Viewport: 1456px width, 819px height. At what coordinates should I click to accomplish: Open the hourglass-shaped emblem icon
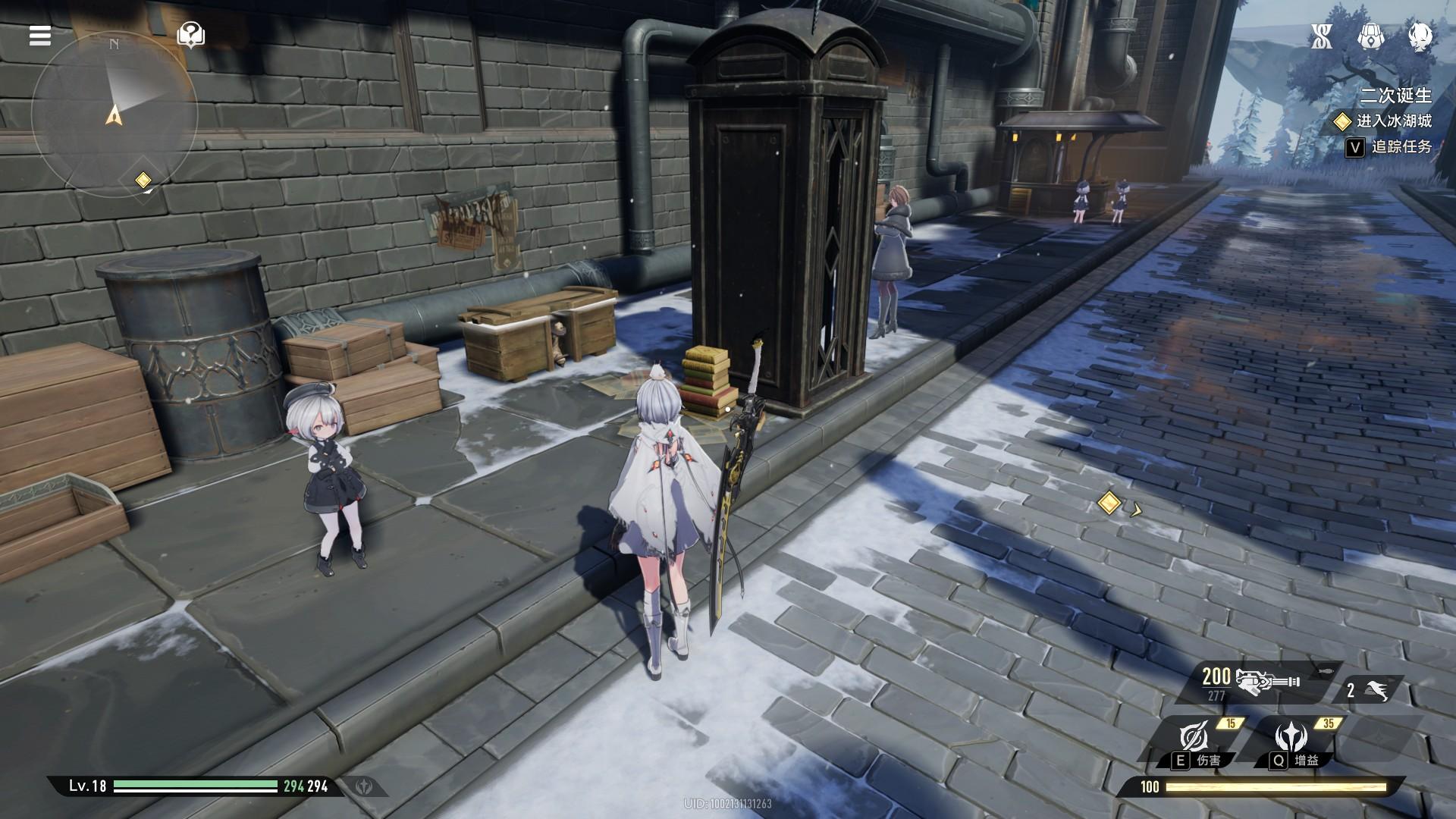pos(1322,36)
